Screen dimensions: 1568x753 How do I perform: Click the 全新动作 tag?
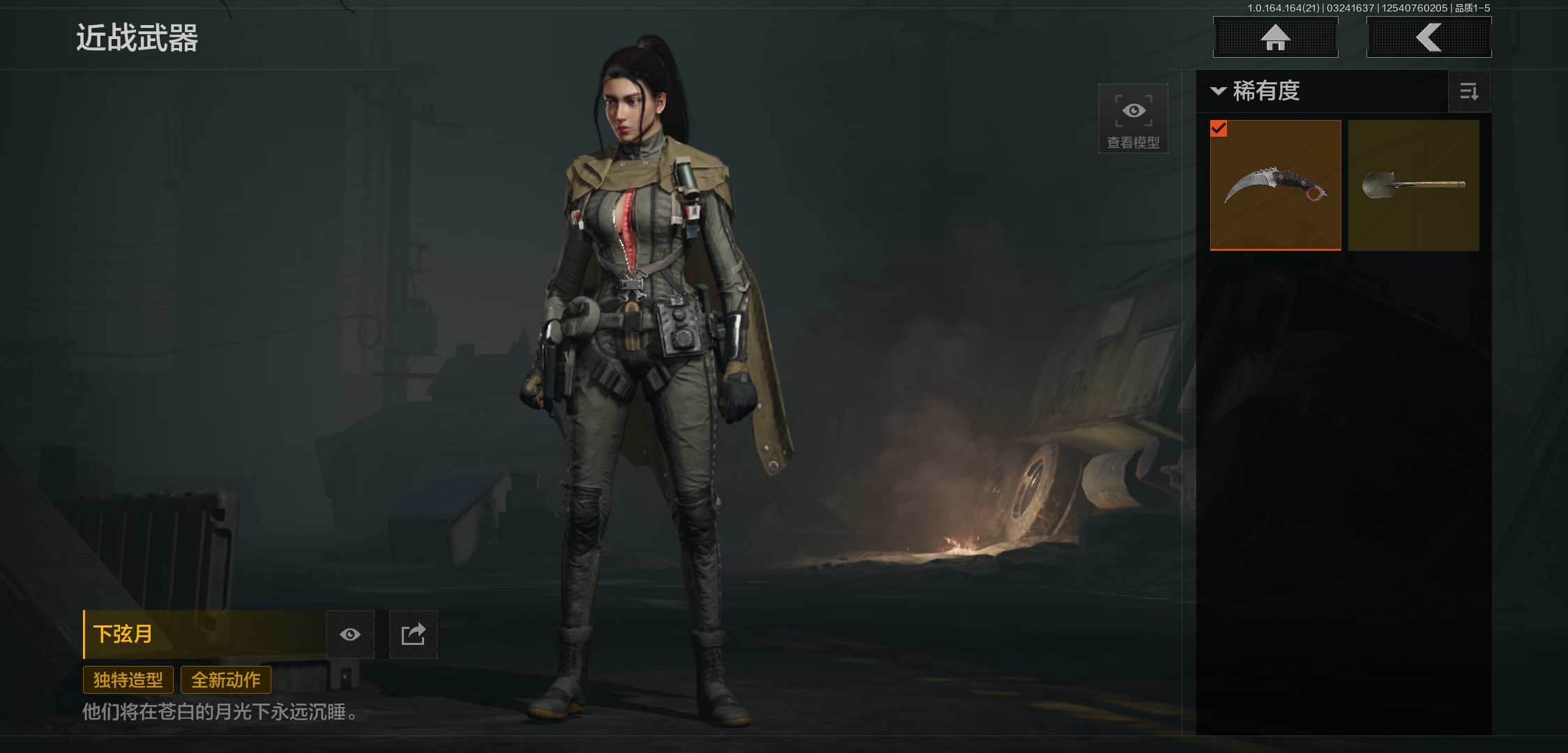[x=226, y=680]
